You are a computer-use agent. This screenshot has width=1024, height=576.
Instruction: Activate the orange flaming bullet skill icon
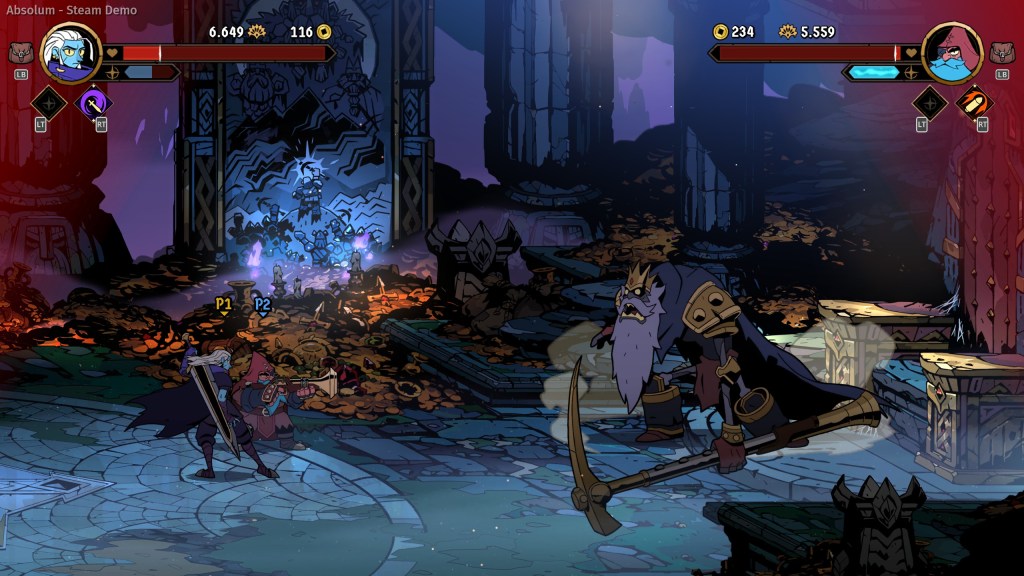pyautogui.click(x=974, y=102)
